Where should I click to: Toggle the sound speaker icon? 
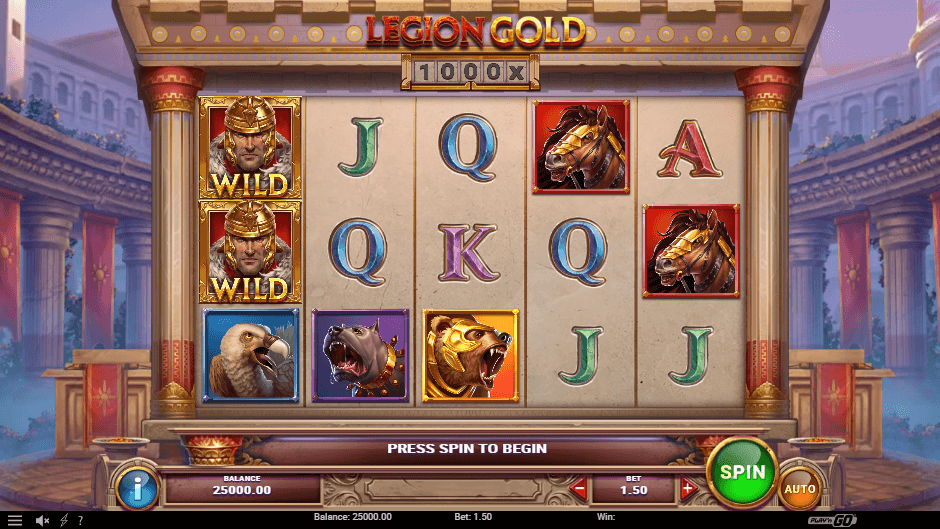point(43,520)
